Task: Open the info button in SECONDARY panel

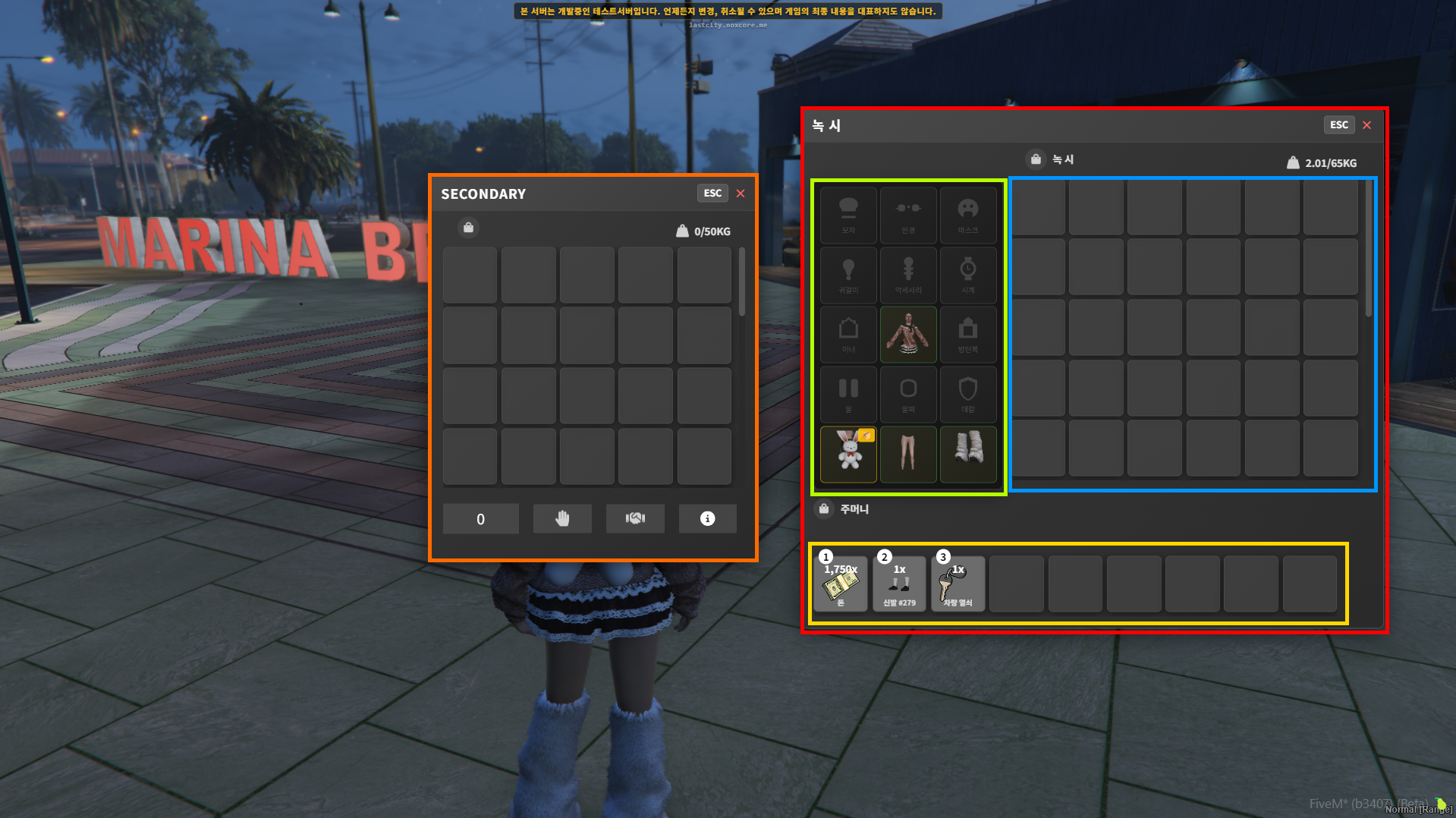Action: (x=707, y=519)
